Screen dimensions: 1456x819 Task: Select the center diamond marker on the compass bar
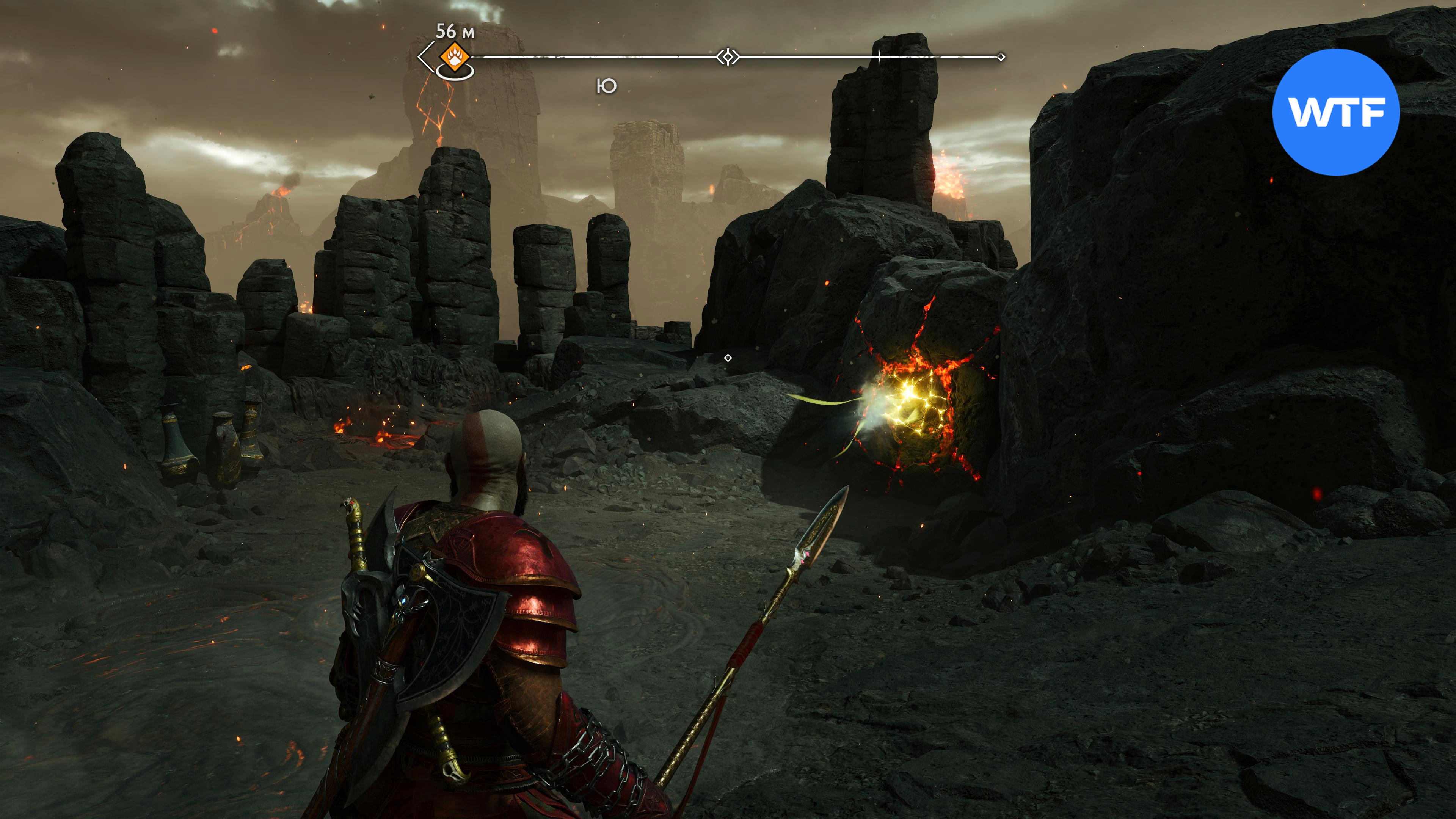(728, 57)
